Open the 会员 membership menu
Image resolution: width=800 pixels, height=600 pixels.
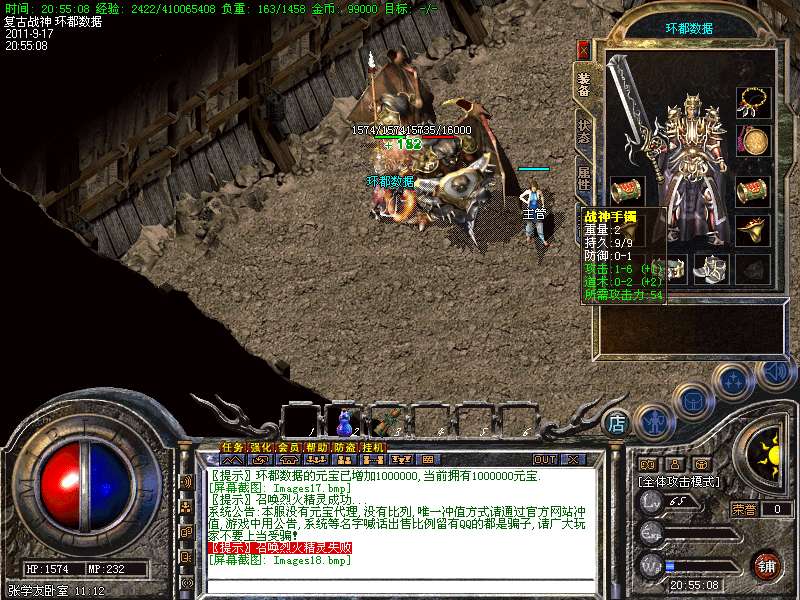coord(288,447)
